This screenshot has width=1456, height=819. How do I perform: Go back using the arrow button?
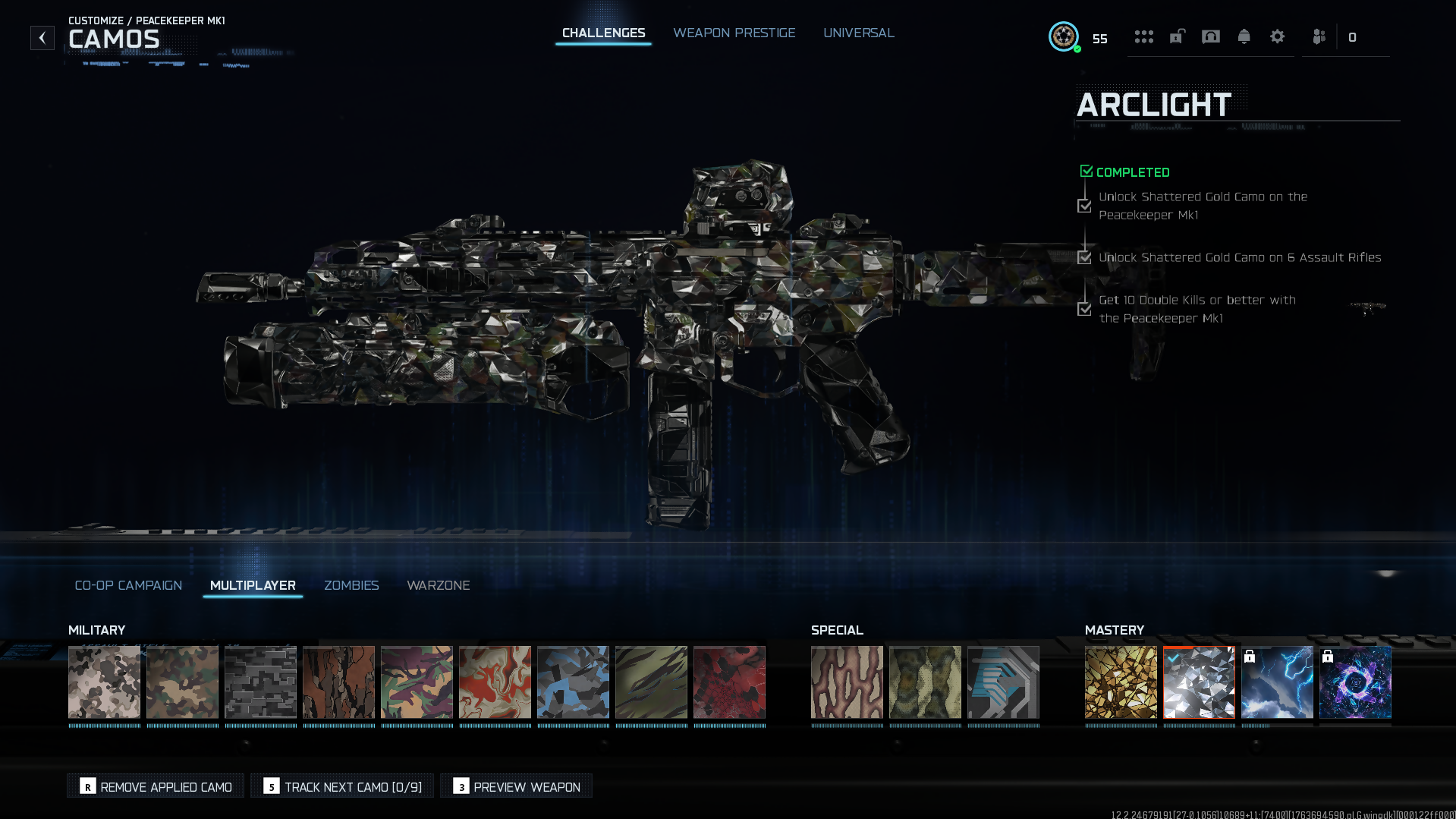pos(42,38)
